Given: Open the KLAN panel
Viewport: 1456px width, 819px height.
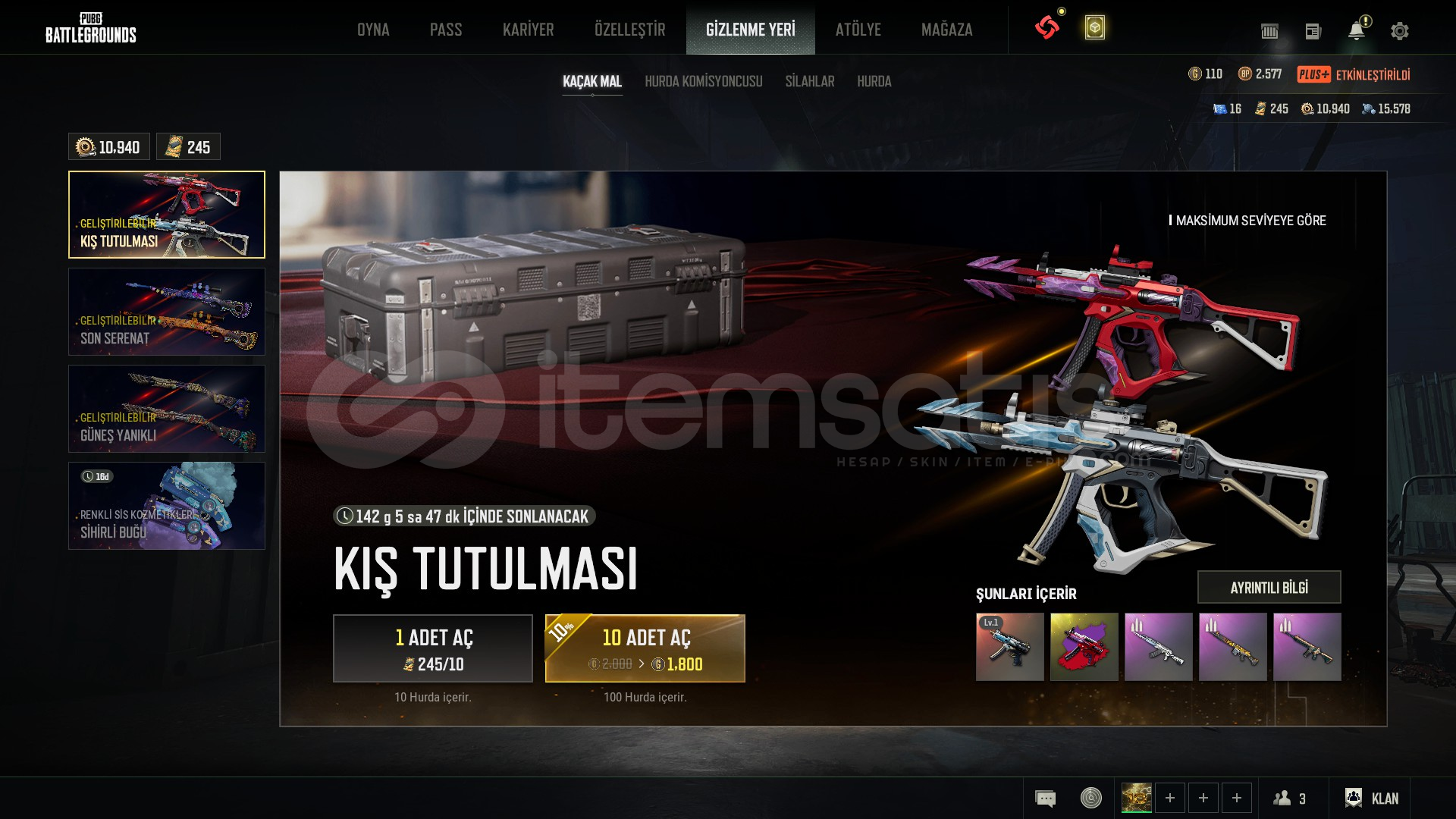Looking at the screenshot, I should (1371, 798).
